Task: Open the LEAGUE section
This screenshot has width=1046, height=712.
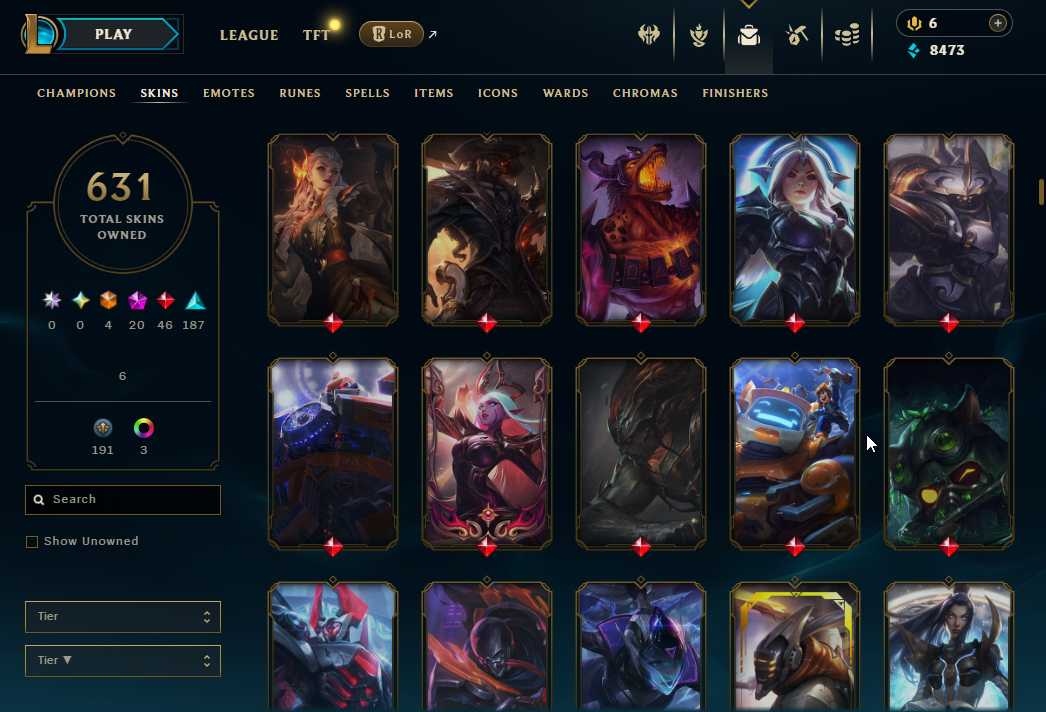Action: [249, 35]
